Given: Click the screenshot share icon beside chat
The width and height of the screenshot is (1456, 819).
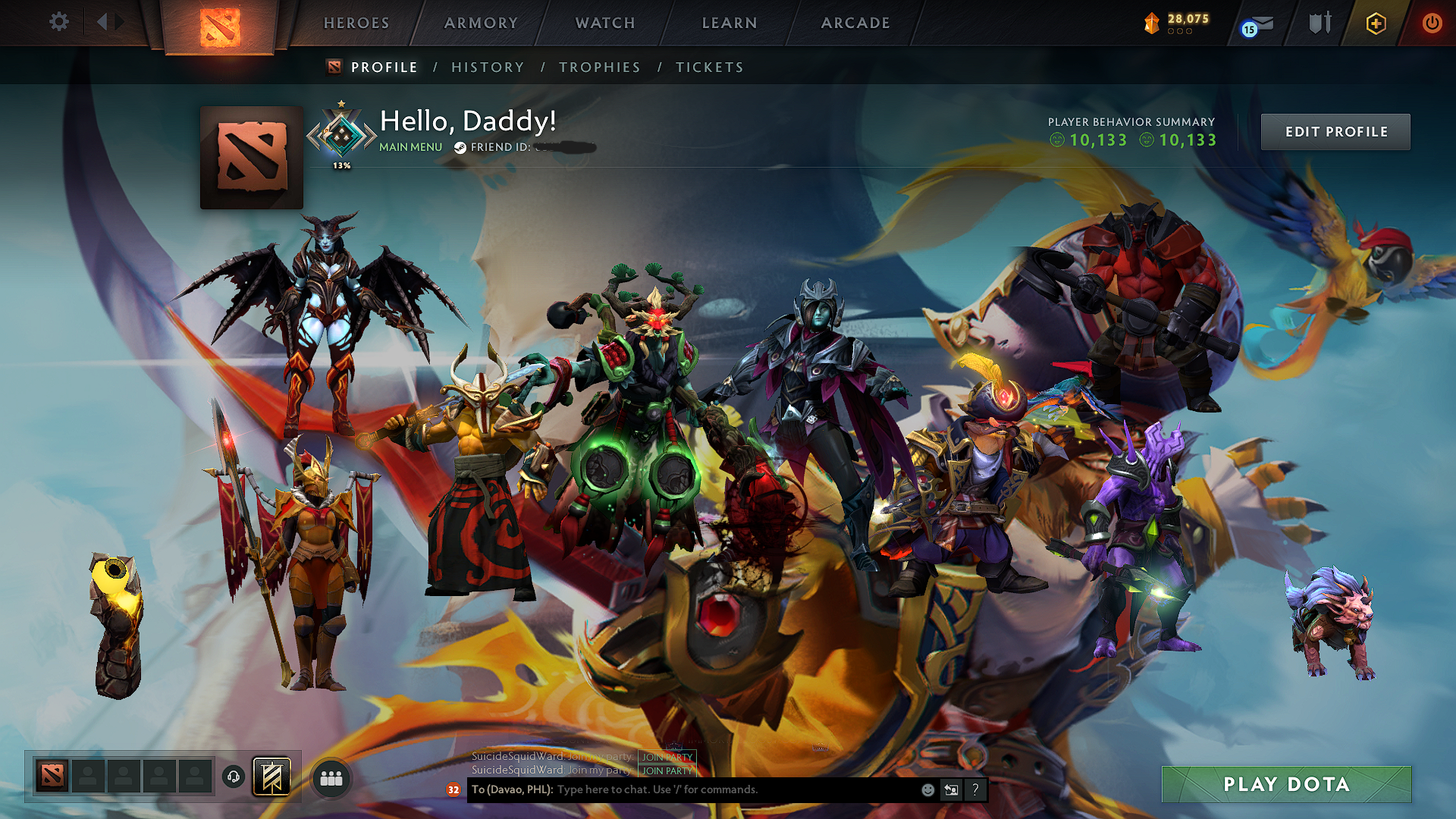Looking at the screenshot, I should [951, 789].
